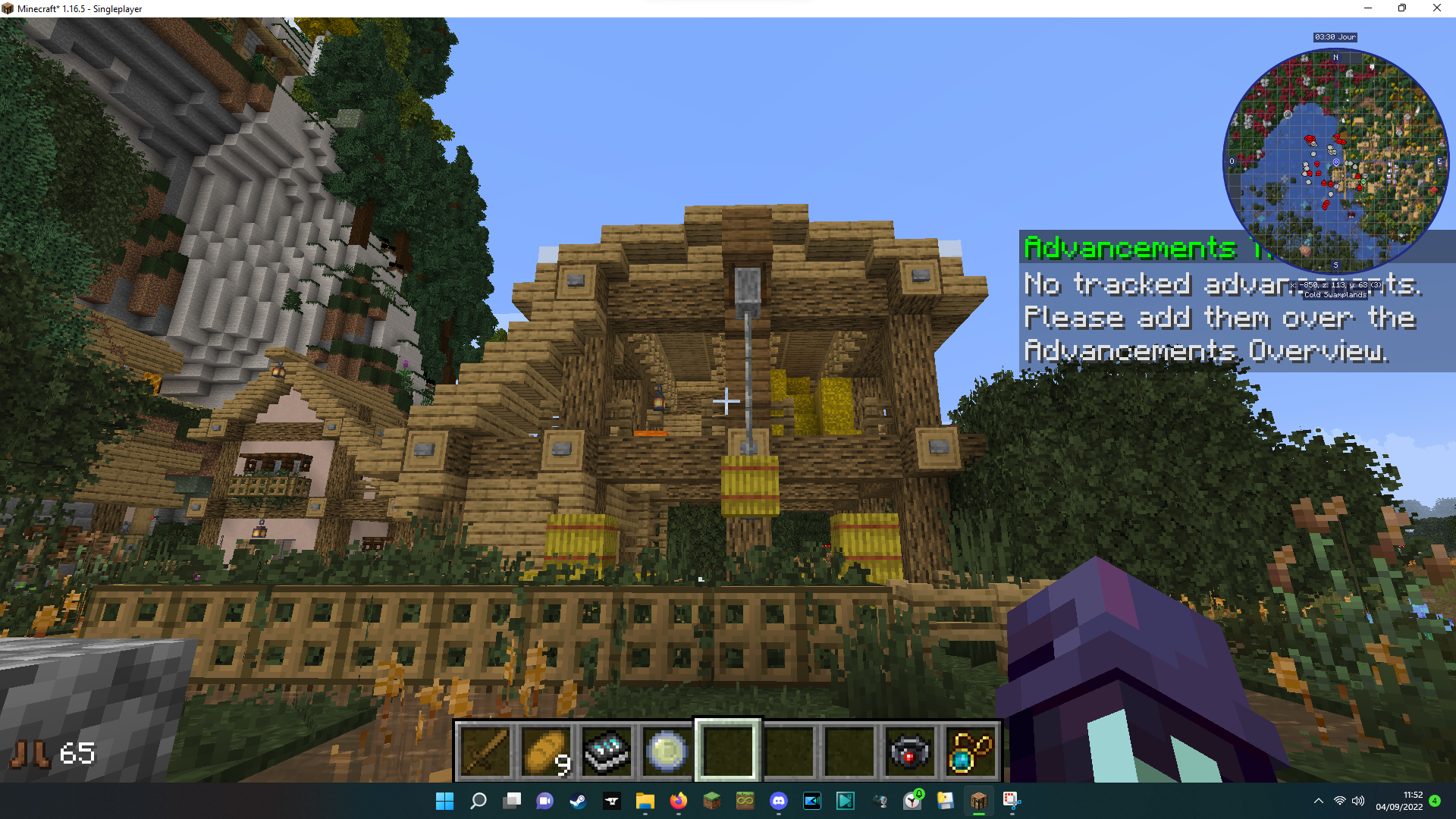
Task: Open the notification center via the clock
Action: (1398, 801)
